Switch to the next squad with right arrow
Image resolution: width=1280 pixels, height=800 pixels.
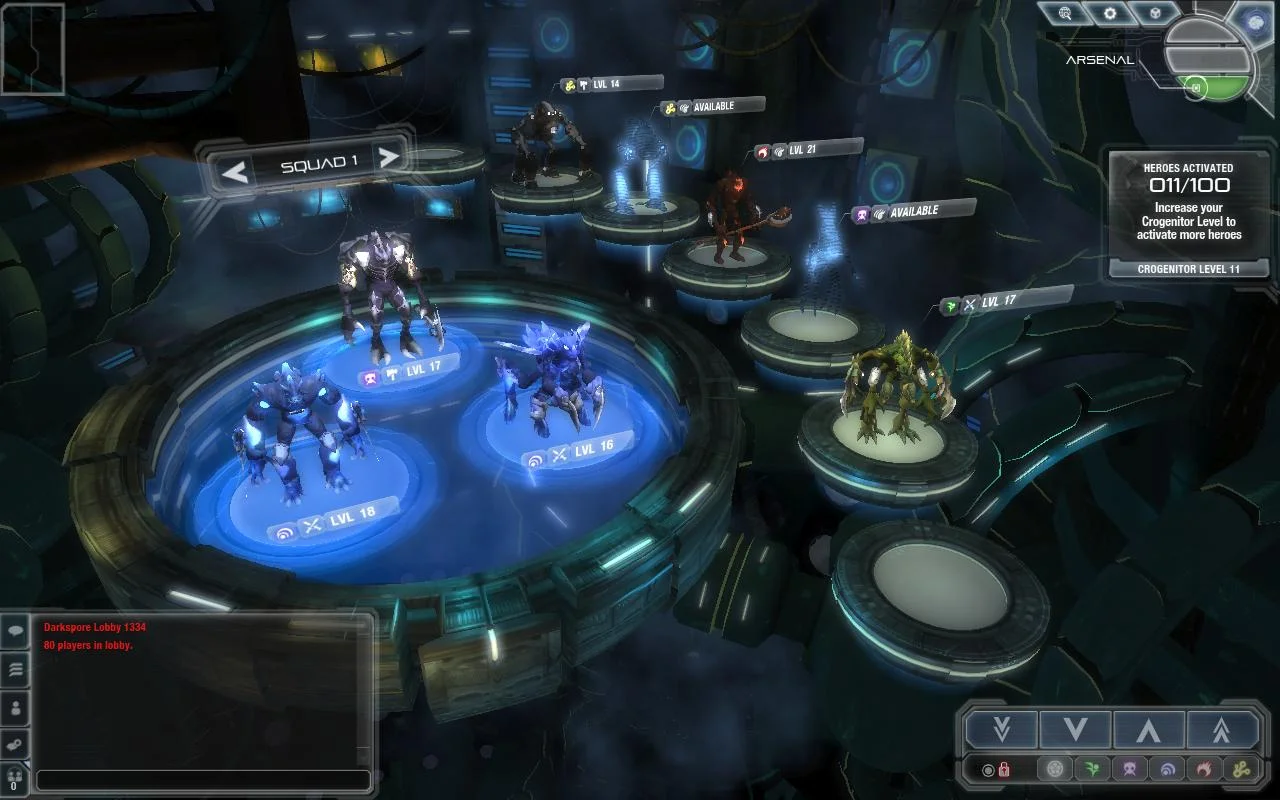click(389, 157)
